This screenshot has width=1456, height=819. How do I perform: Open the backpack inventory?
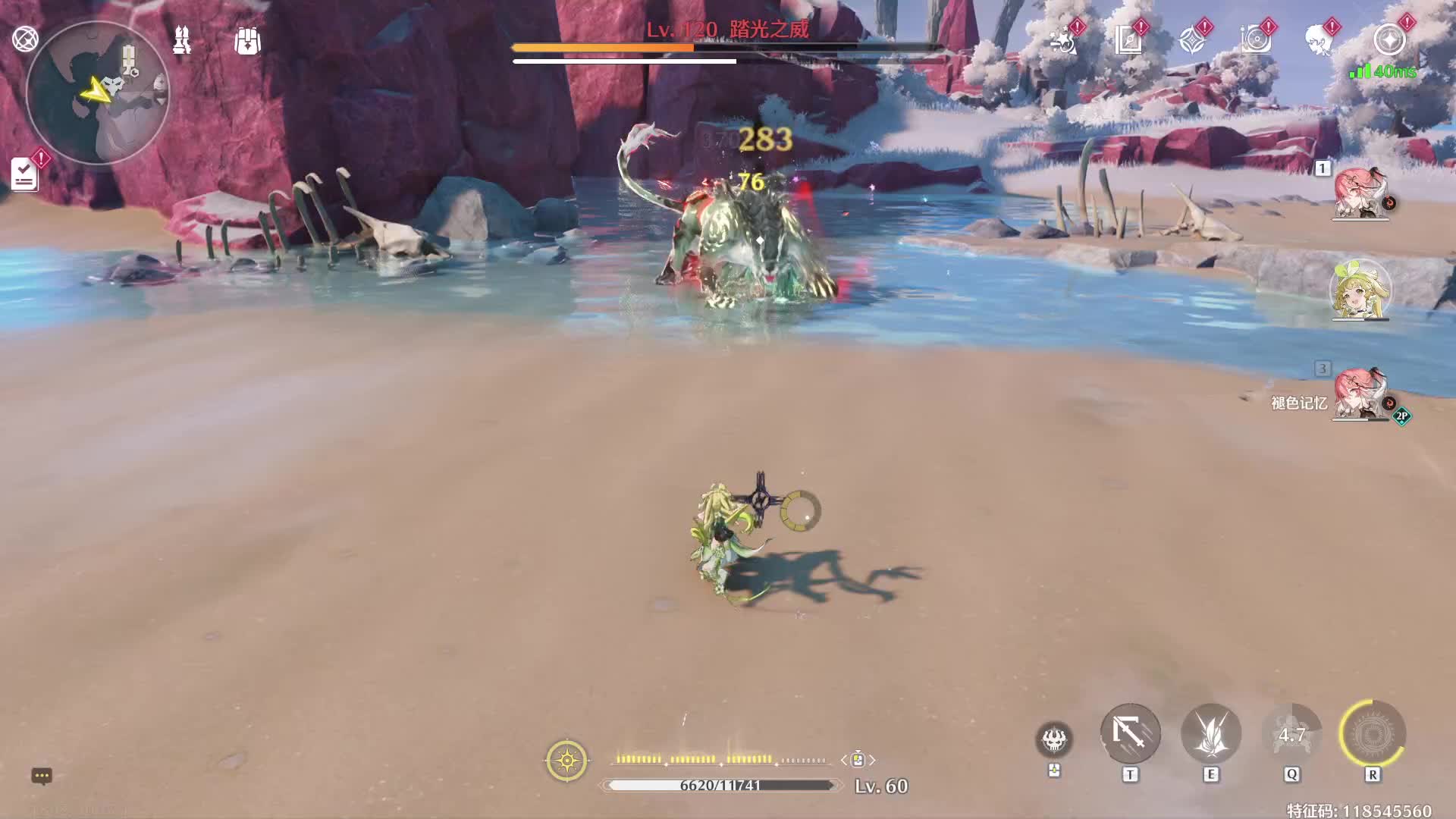(x=247, y=41)
